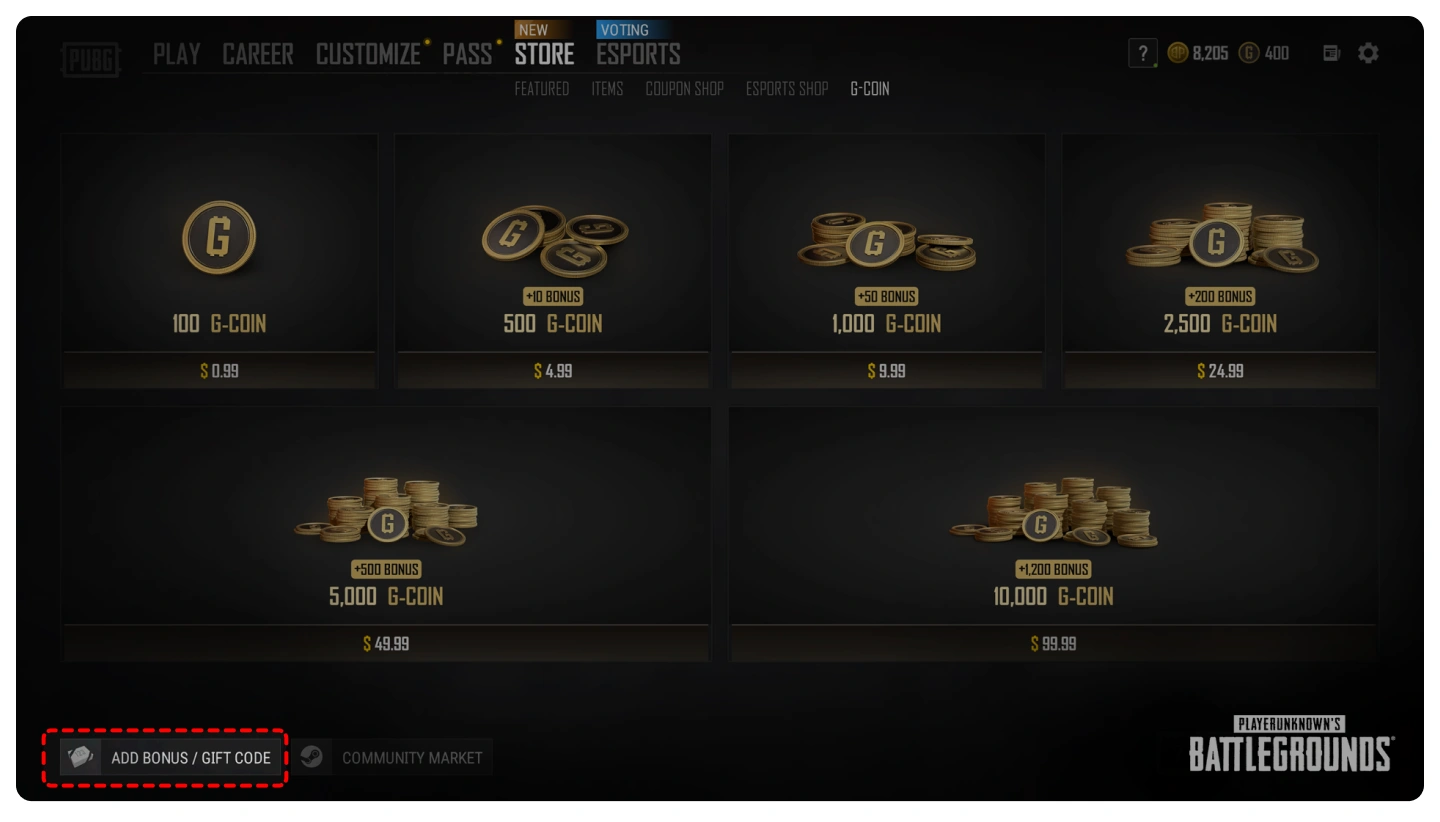
Task: Show the Featured store tab
Action: pyautogui.click(x=541, y=89)
